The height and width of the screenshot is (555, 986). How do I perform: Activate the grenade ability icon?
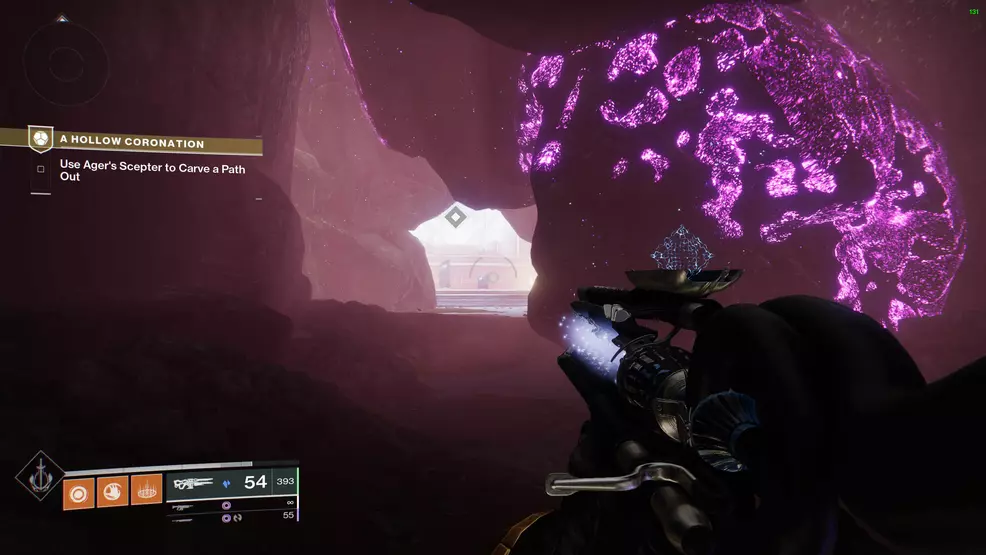[79, 490]
